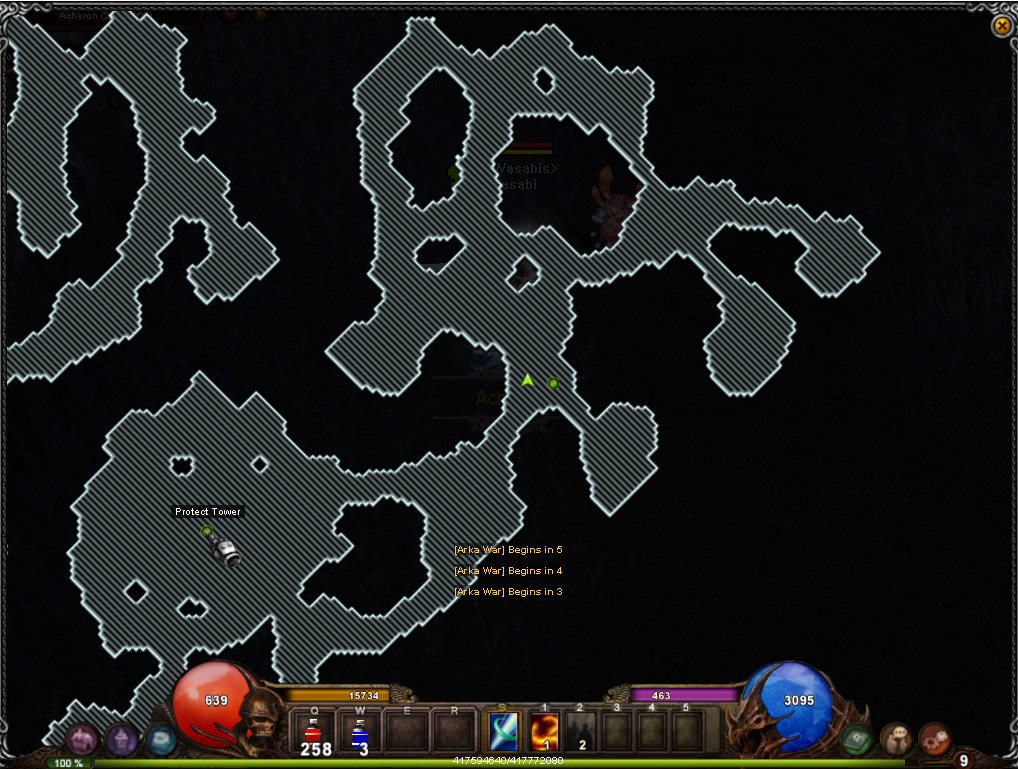Open the green book icon
Image resolution: width=1018 pixels, height=769 pixels.
click(x=856, y=740)
